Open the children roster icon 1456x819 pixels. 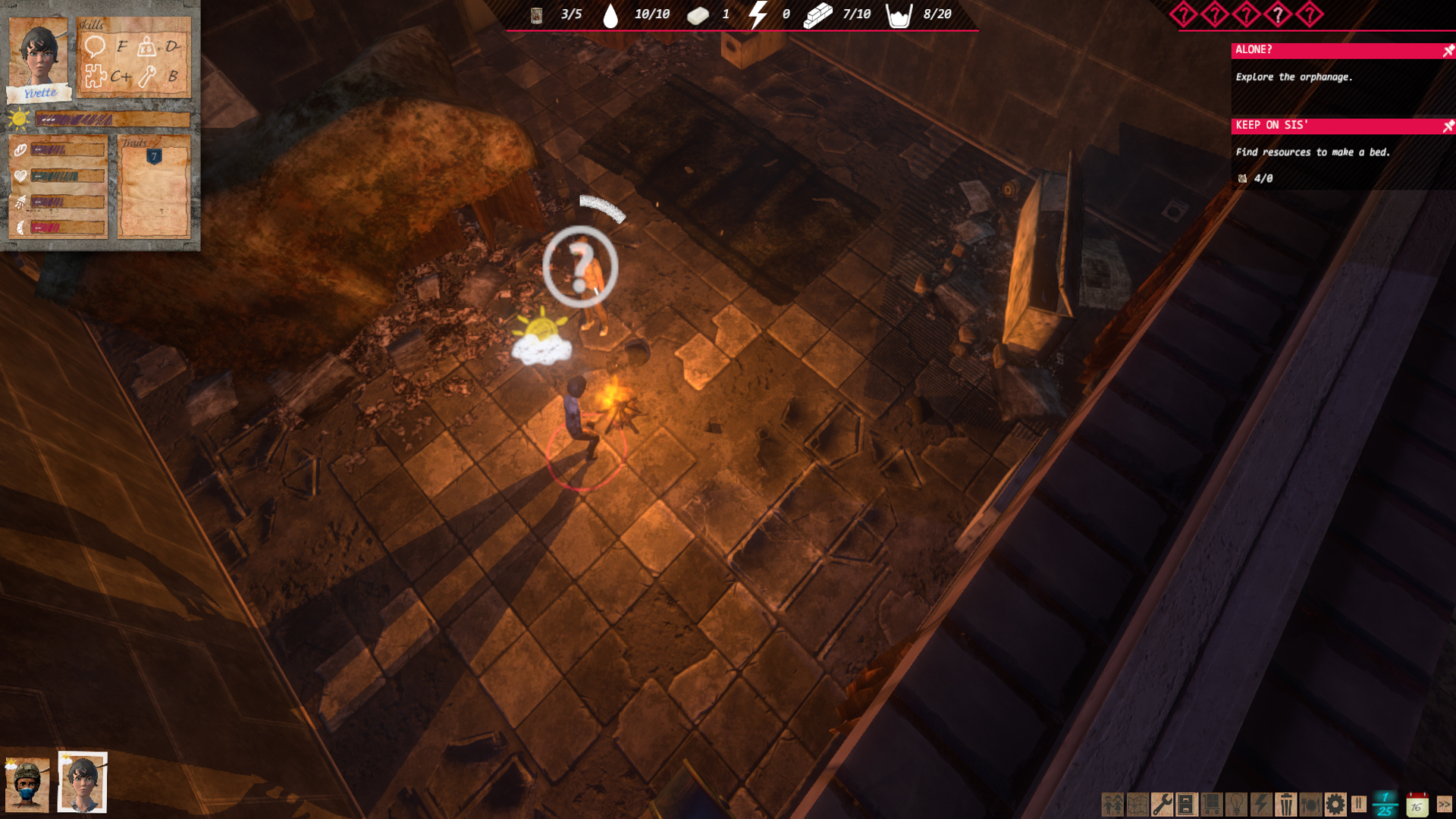(x=1112, y=804)
